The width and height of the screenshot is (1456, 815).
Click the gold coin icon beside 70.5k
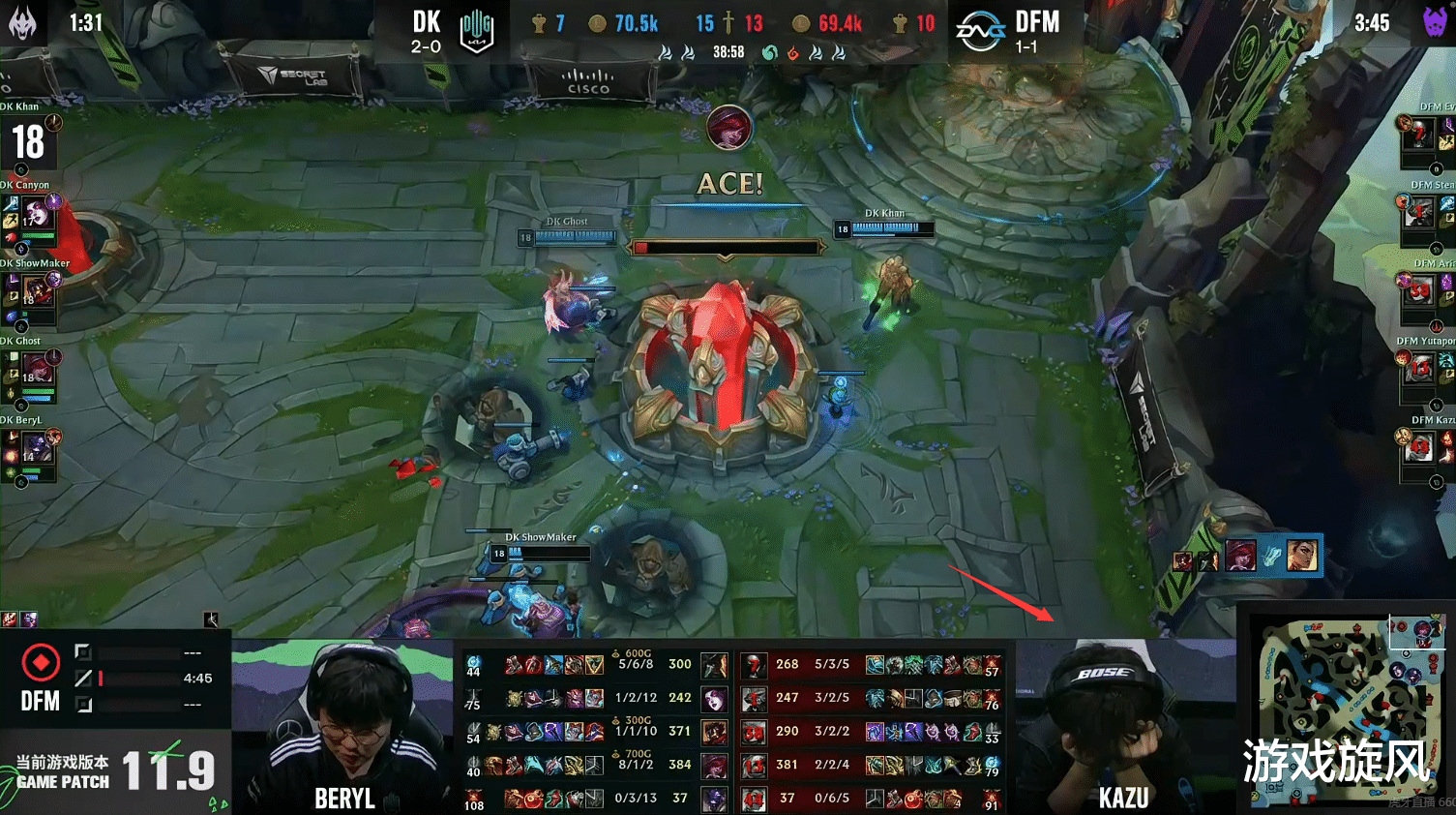[598, 22]
